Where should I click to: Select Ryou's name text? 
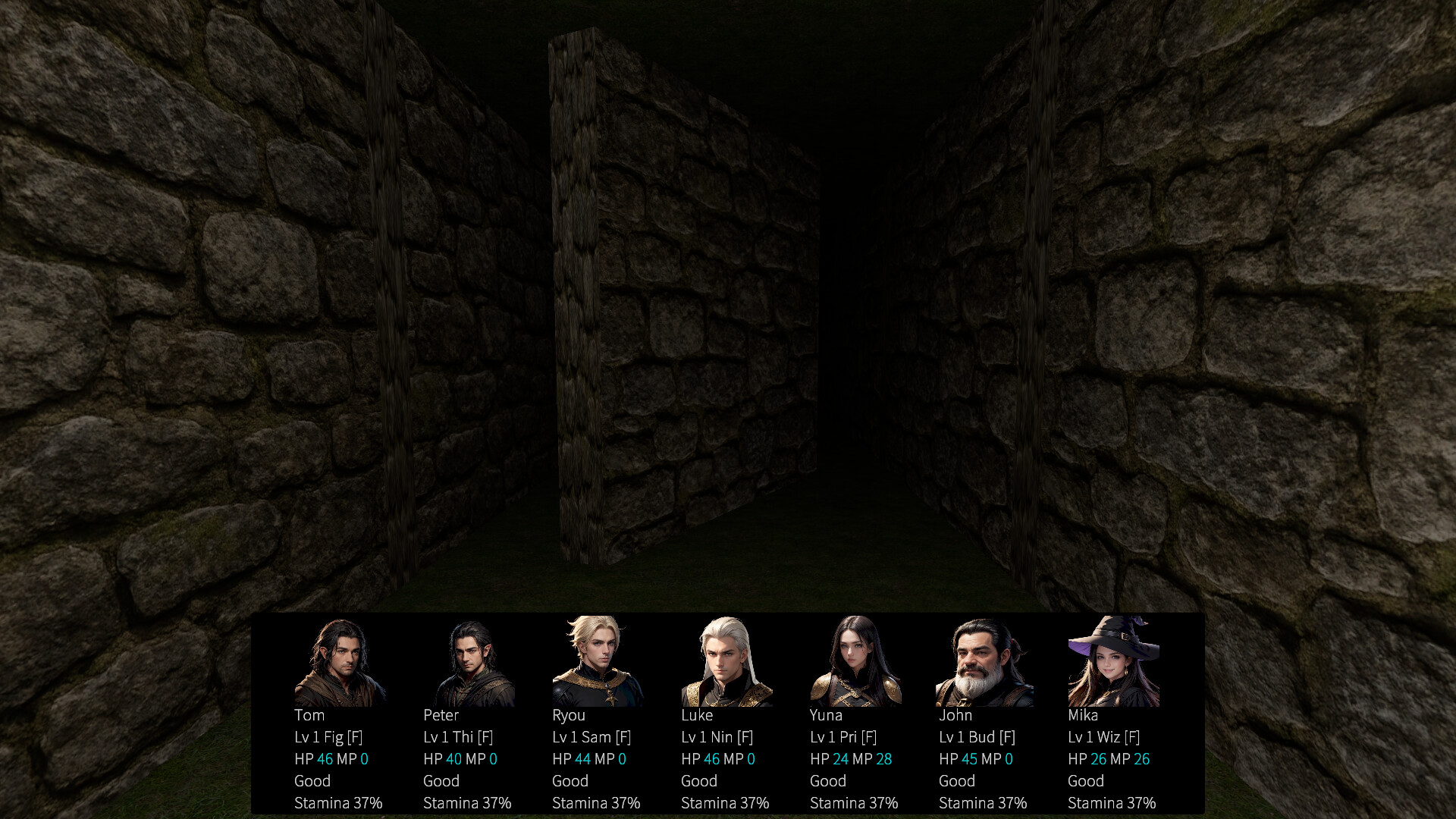[x=569, y=715]
